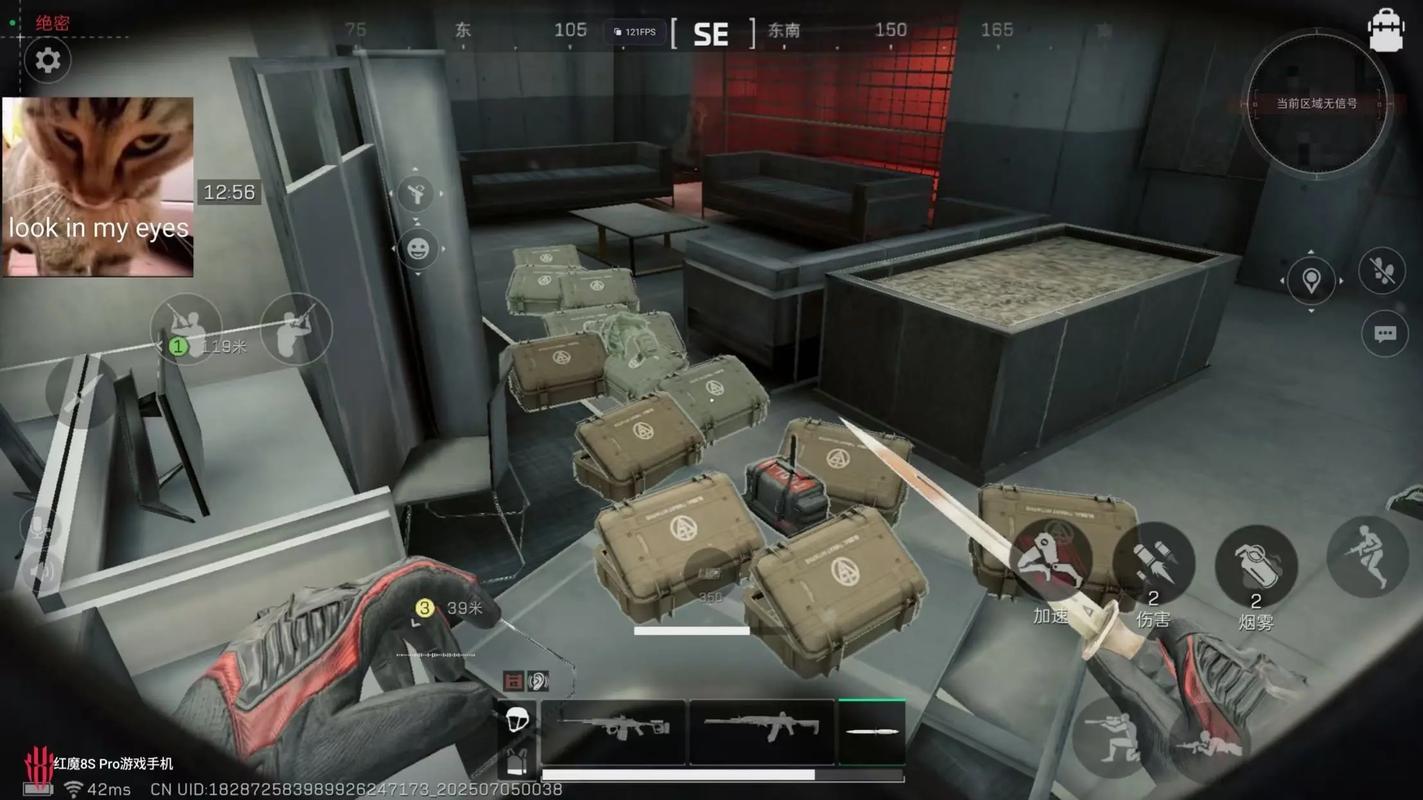Open the backpack inventory
1423x800 pixels.
[1386, 30]
